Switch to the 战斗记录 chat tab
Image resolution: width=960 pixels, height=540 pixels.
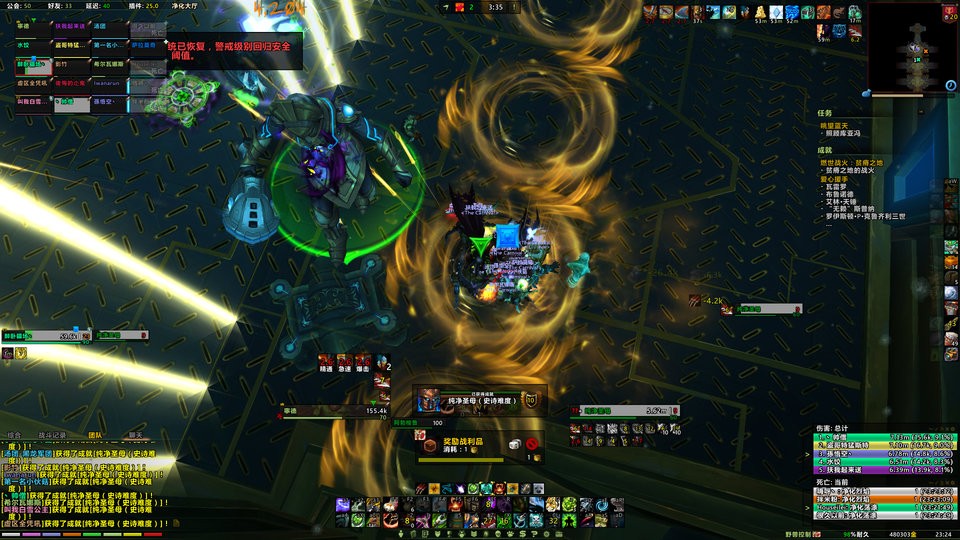pos(52,435)
